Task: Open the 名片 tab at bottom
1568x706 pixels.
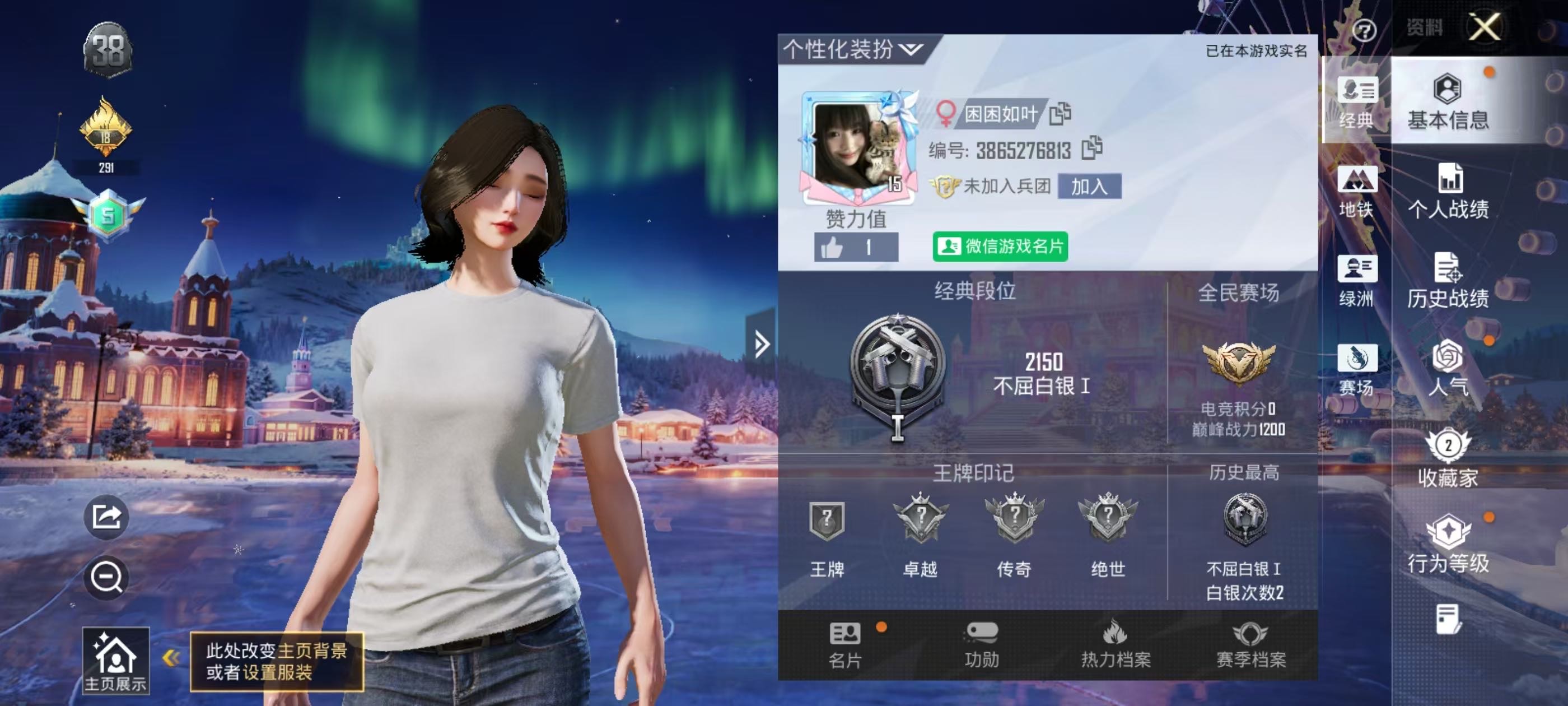Action: [x=845, y=644]
